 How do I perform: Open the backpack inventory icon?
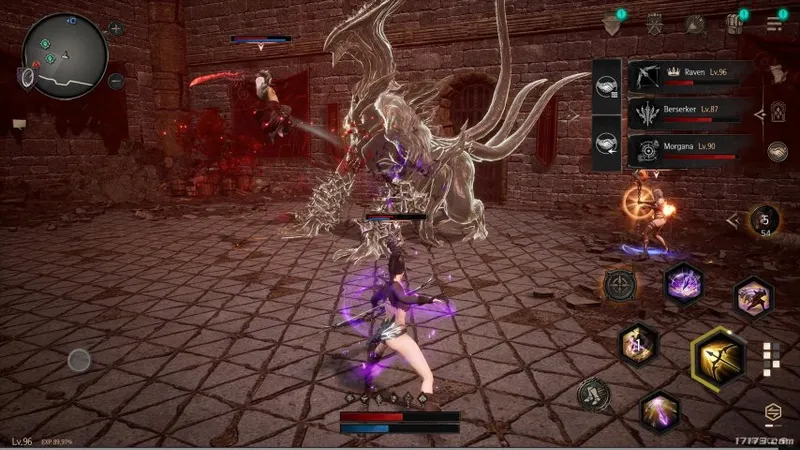pyautogui.click(x=735, y=24)
